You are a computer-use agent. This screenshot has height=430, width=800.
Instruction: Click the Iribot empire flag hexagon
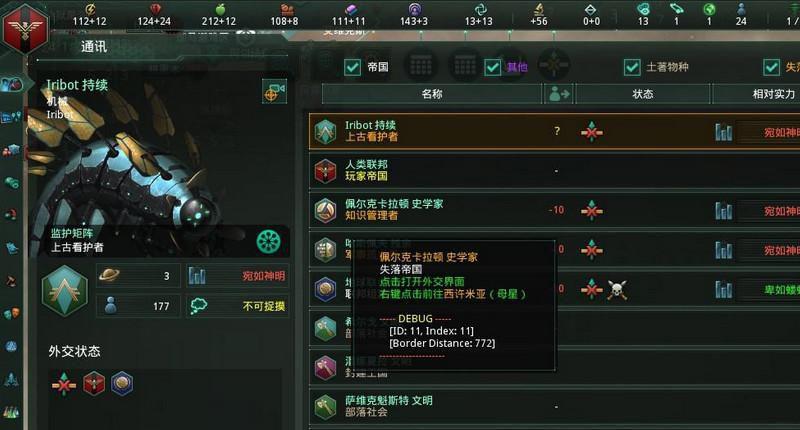coord(64,290)
